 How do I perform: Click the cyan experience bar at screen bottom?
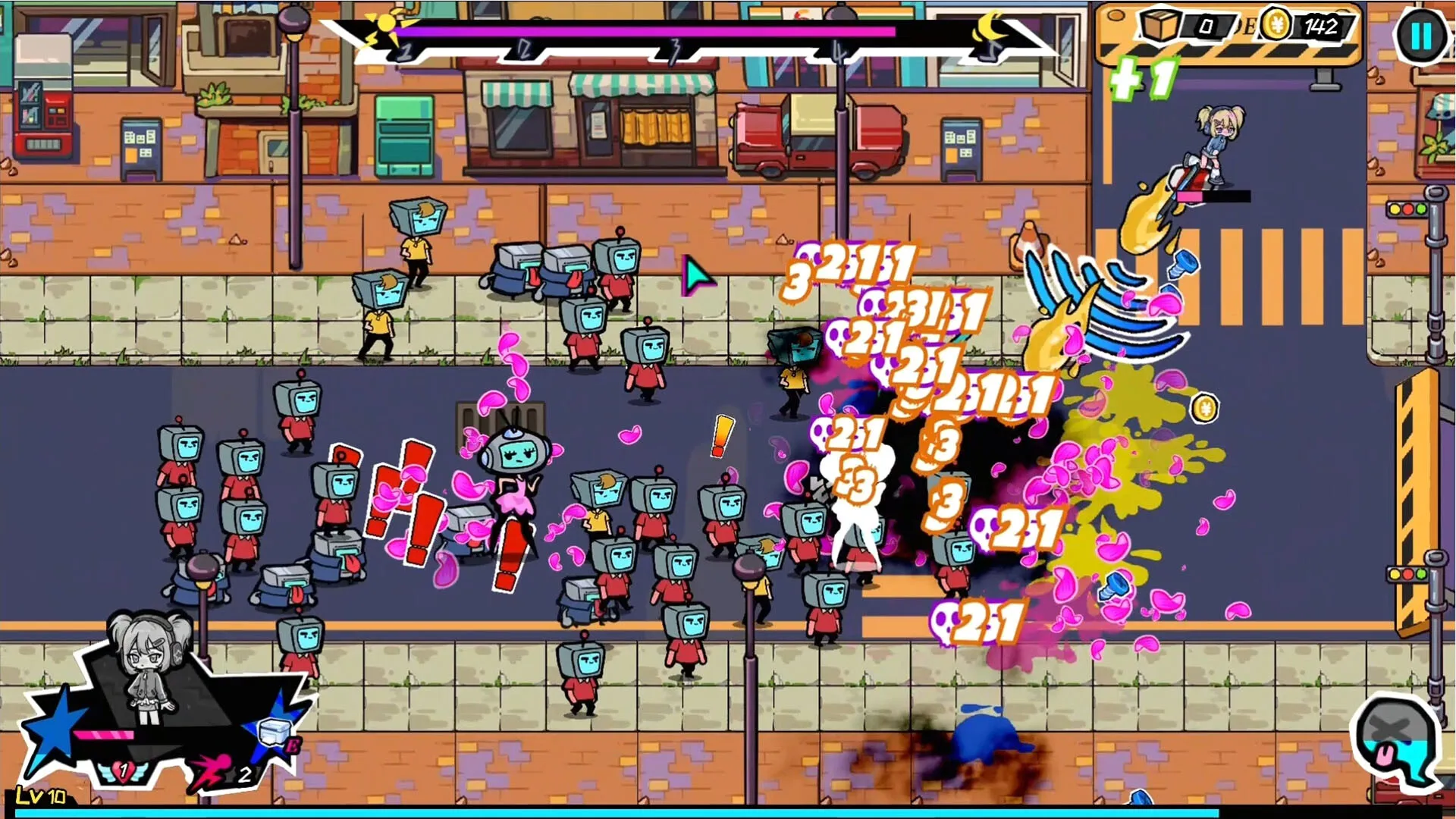(728, 813)
